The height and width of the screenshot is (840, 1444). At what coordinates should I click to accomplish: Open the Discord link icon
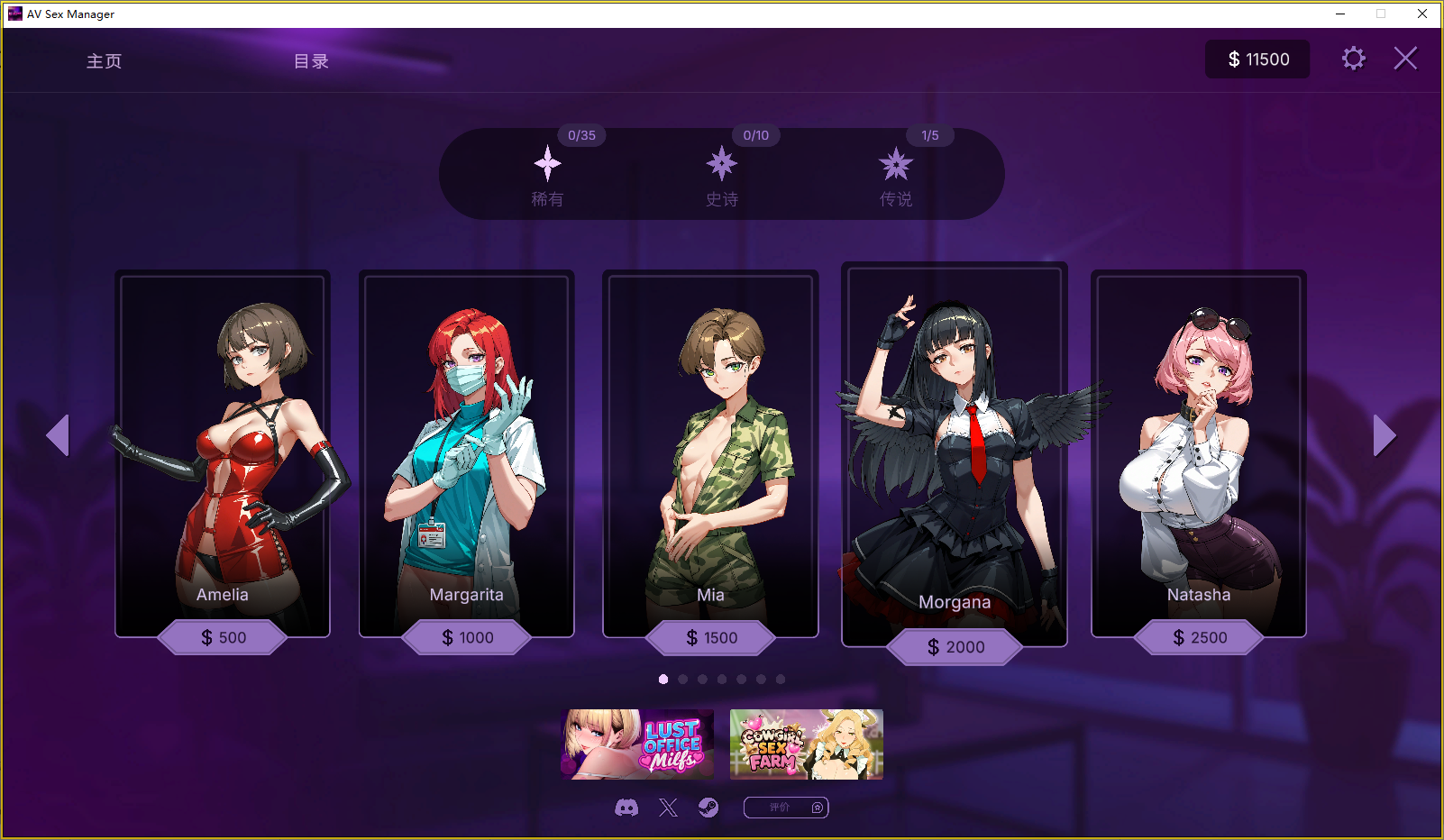coord(626,808)
